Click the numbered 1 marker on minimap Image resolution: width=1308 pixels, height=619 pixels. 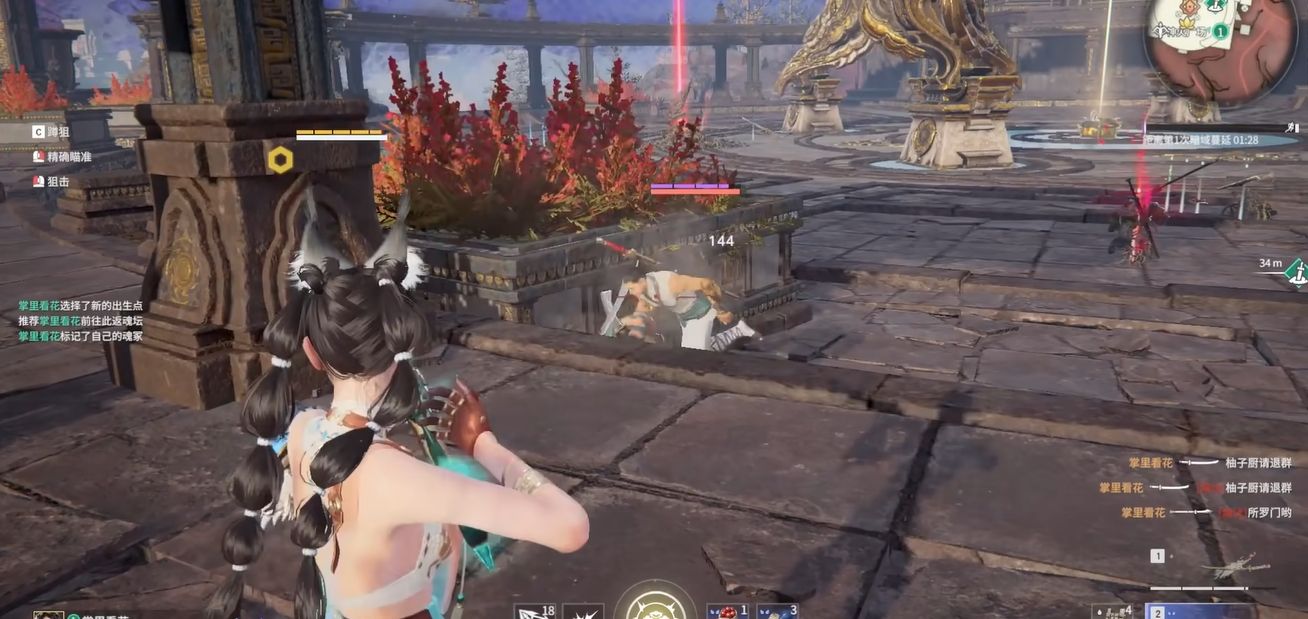pyautogui.click(x=1221, y=32)
